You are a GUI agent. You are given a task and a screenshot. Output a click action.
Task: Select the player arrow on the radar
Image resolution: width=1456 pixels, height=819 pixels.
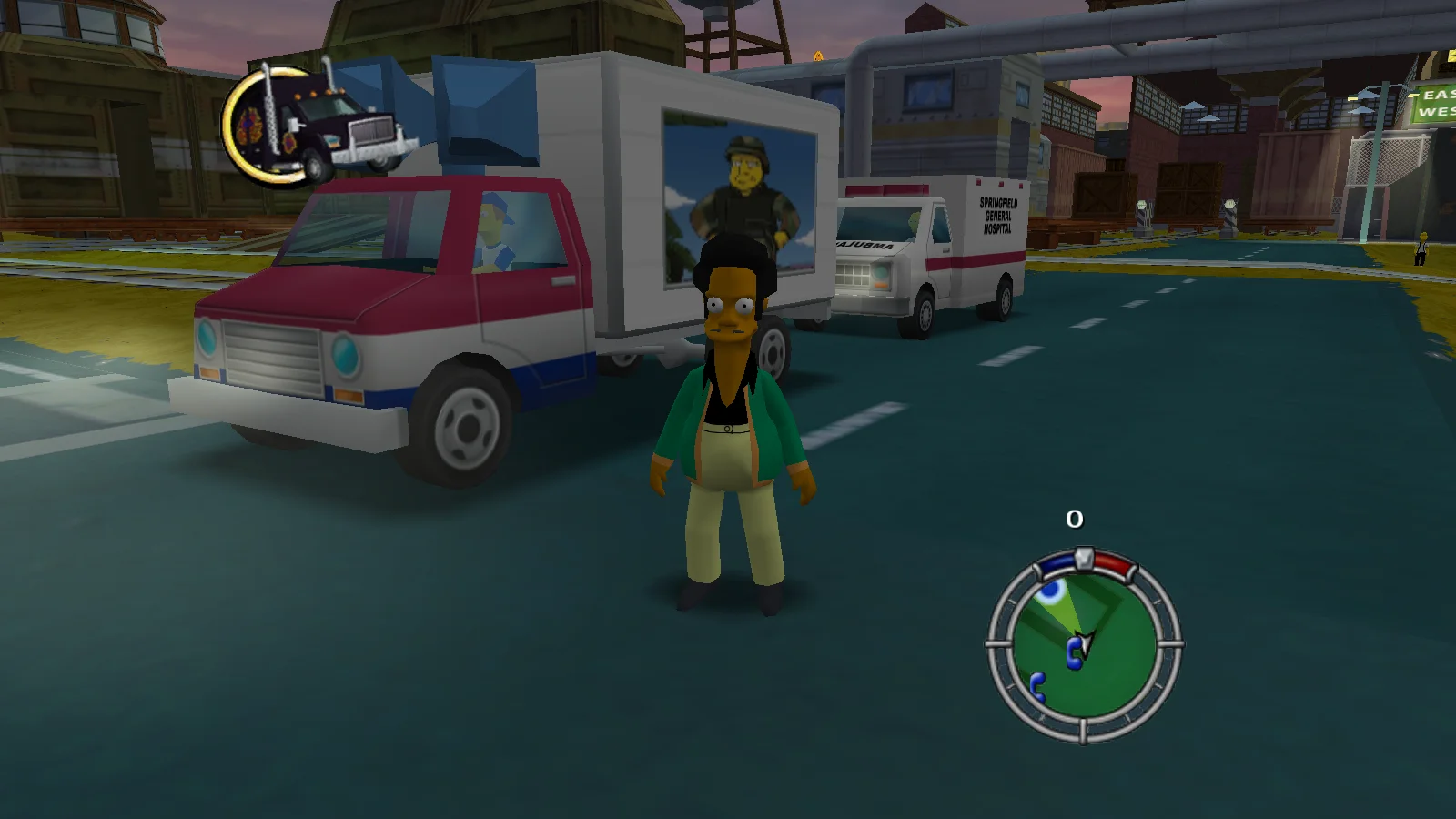click(1085, 642)
